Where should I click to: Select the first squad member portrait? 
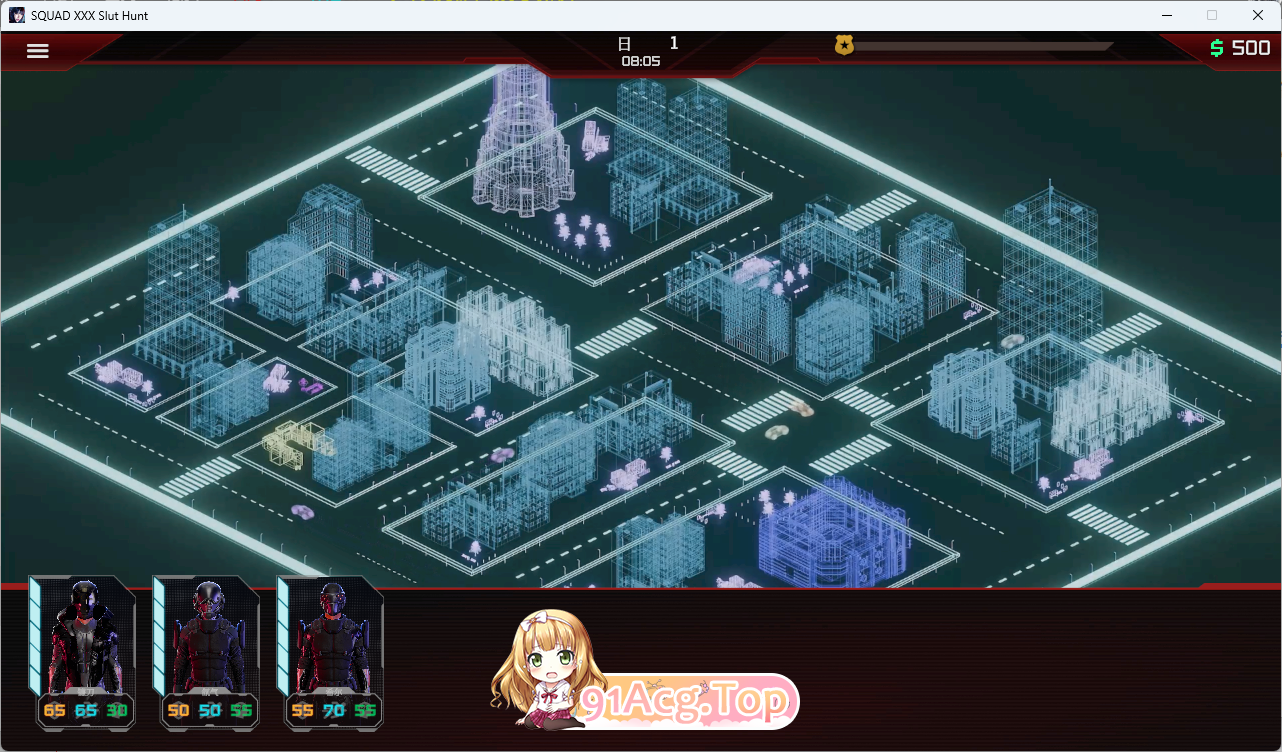(82, 650)
